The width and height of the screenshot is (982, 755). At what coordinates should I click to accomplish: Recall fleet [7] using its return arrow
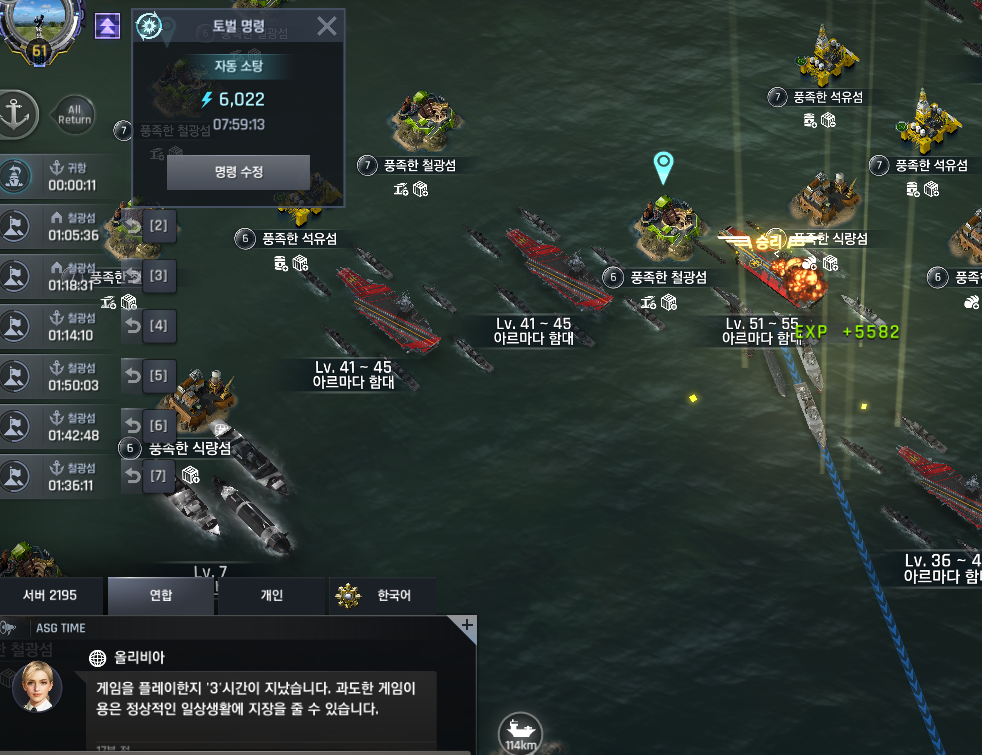(133, 476)
